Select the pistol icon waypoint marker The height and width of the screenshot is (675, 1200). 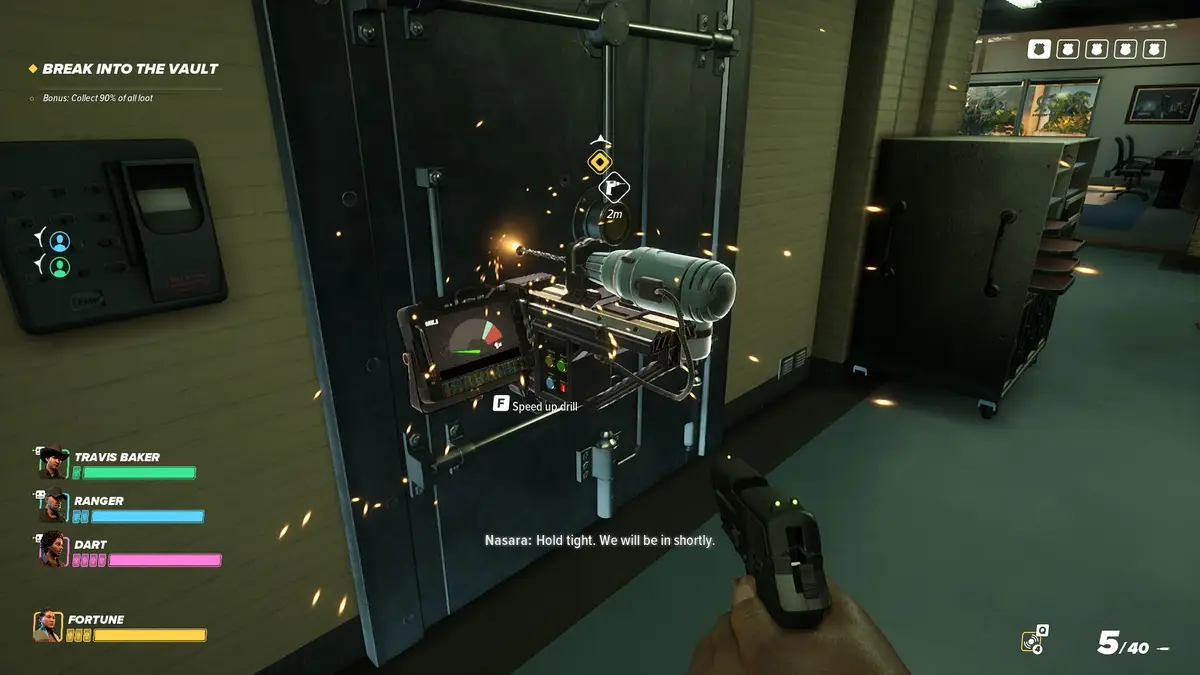pos(613,187)
